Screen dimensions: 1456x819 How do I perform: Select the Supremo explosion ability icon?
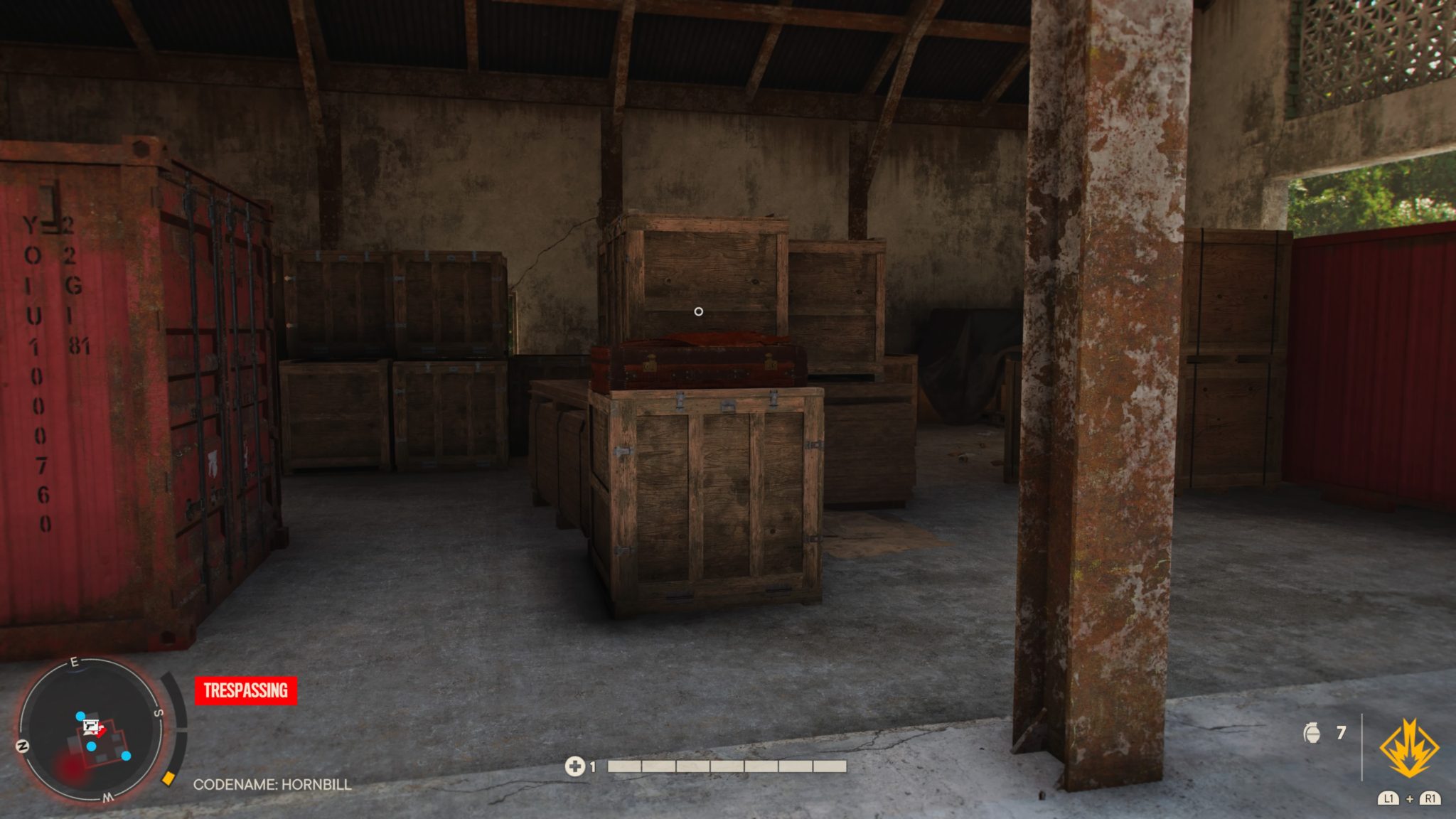point(1410,748)
